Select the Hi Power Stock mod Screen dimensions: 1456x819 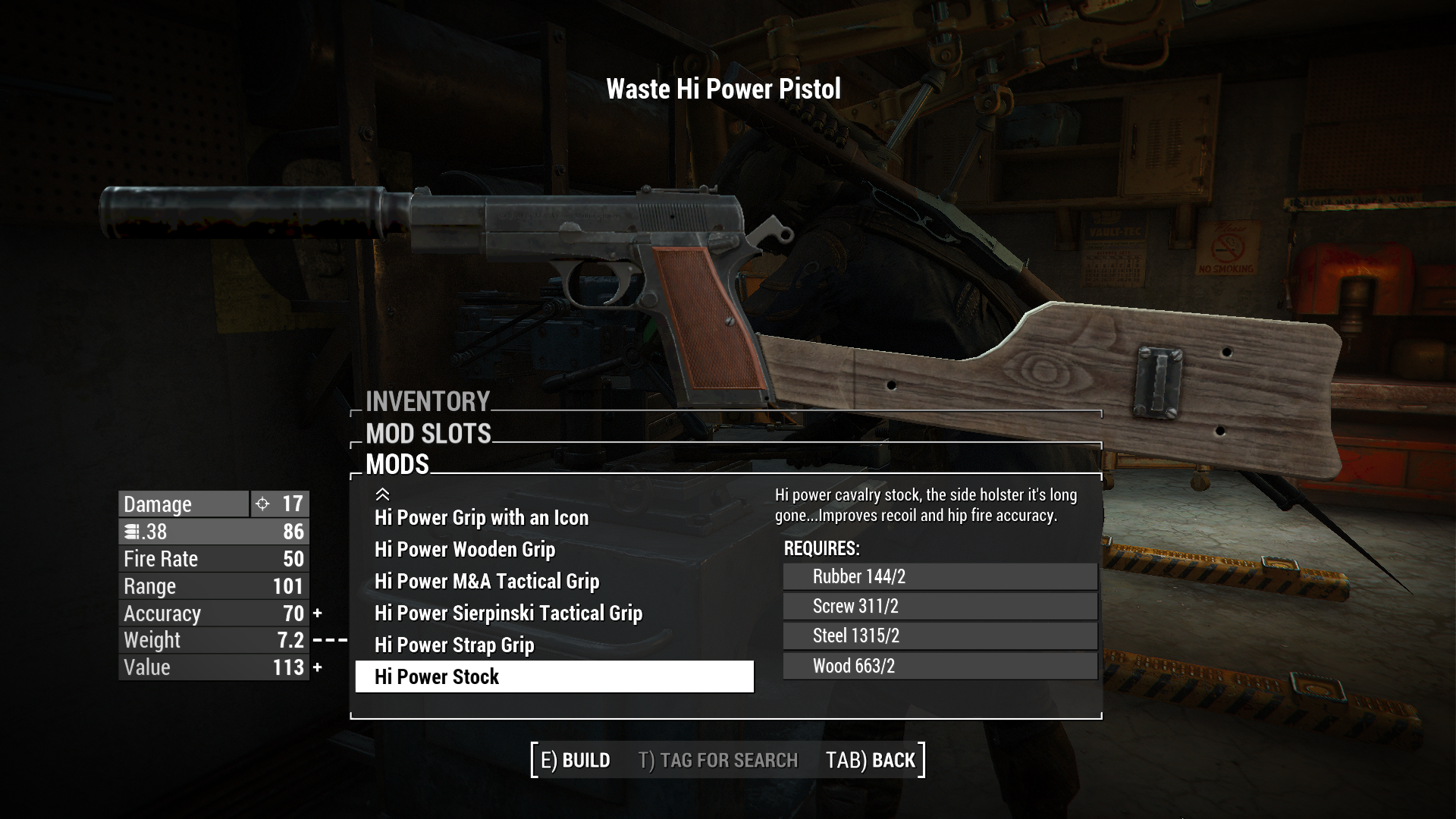(x=554, y=676)
